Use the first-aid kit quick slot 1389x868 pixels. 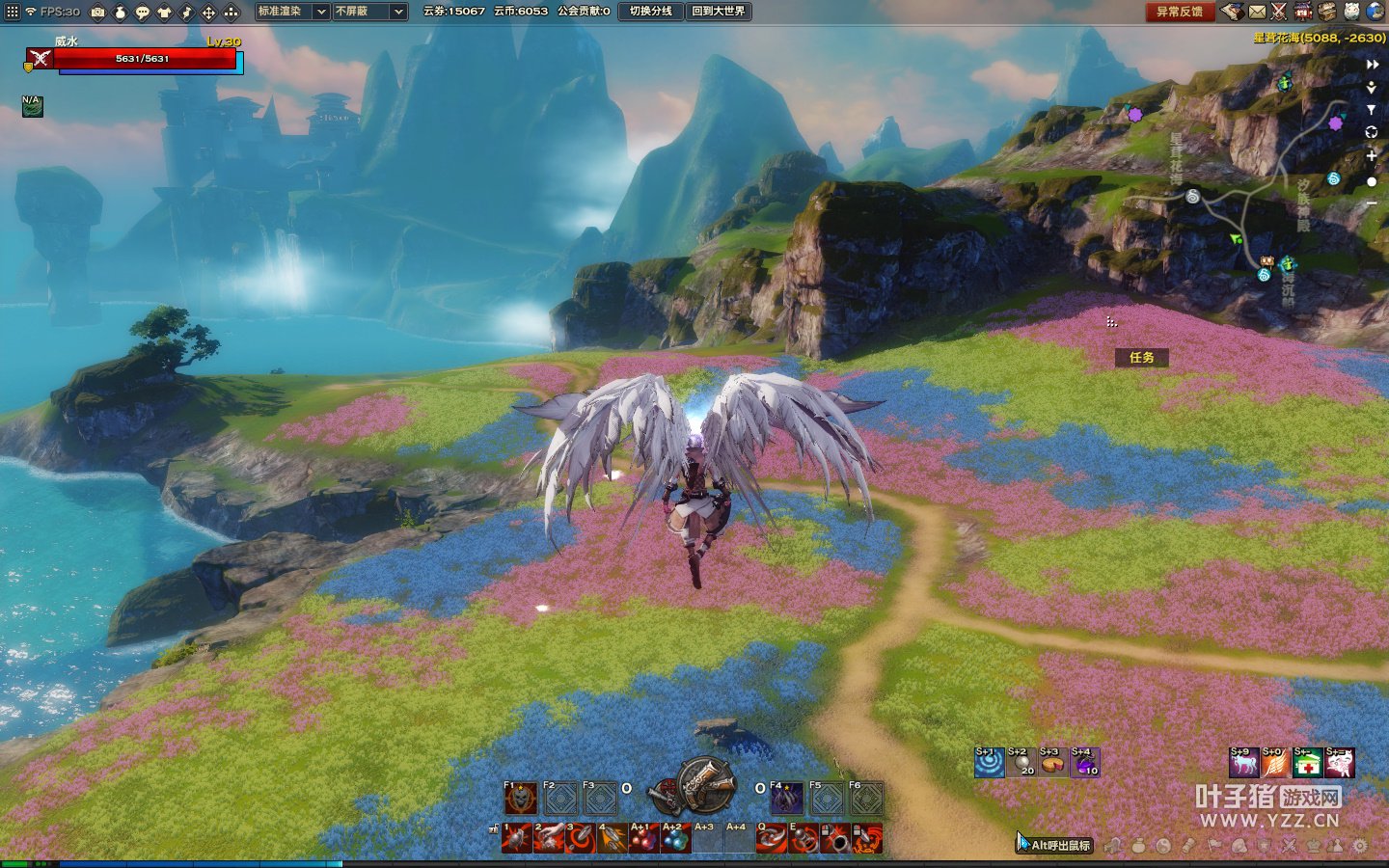tap(1307, 763)
